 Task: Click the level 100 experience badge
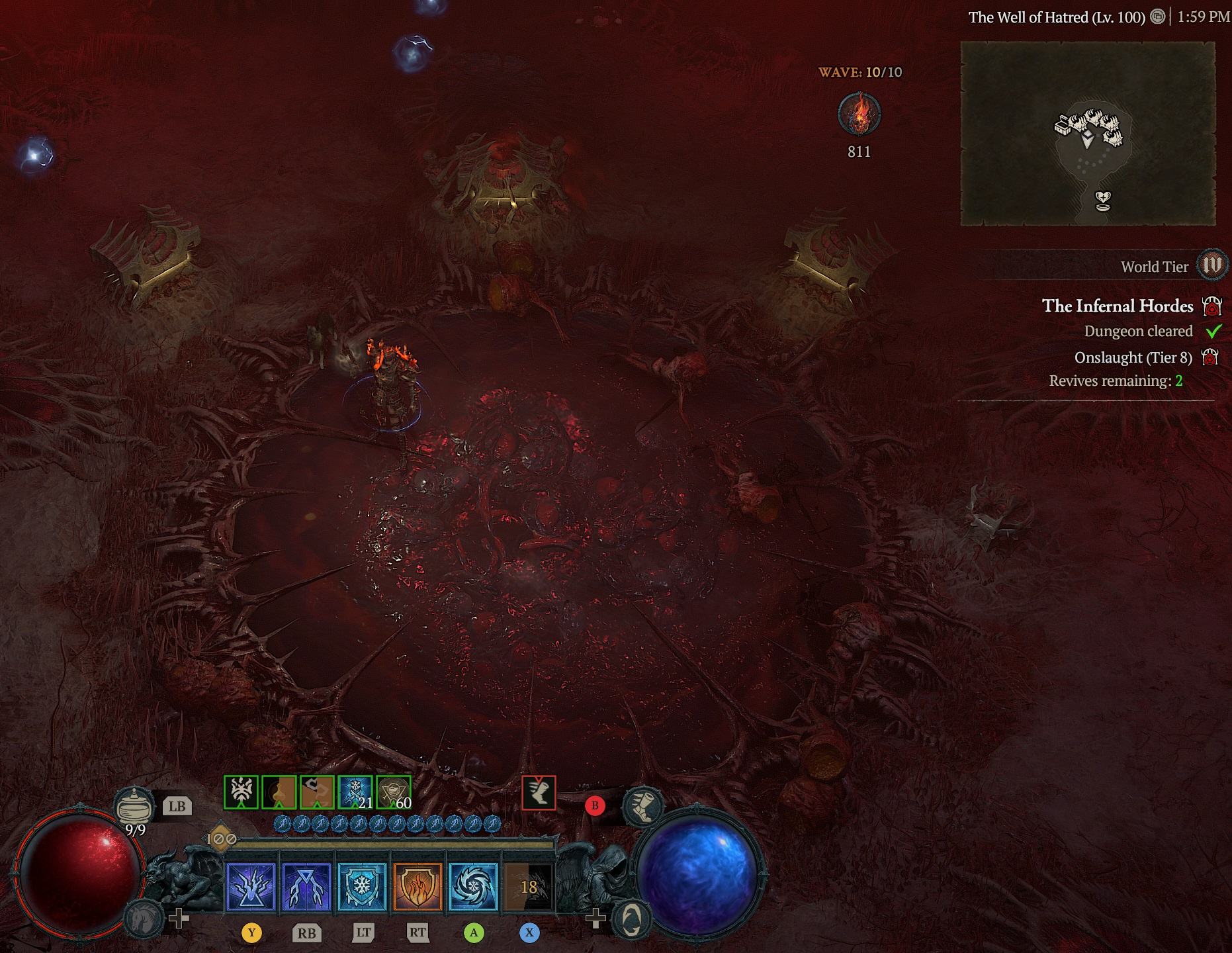(x=221, y=839)
